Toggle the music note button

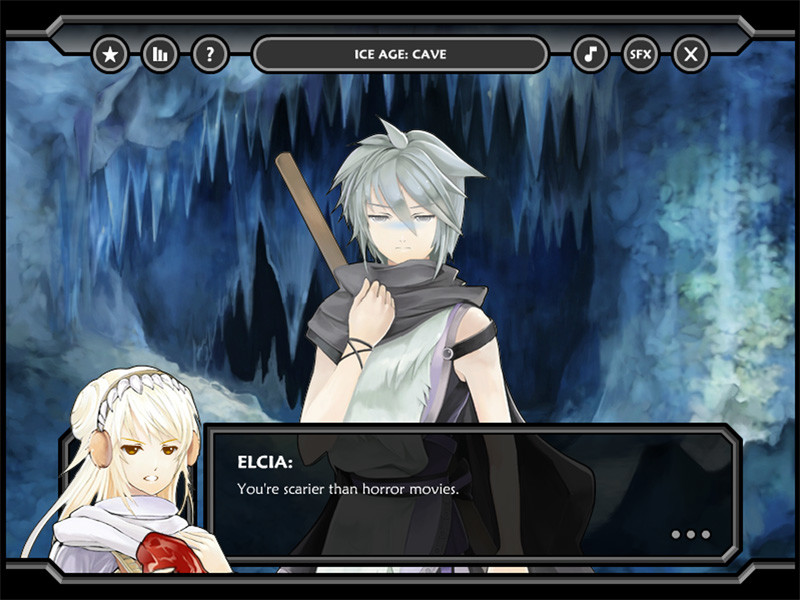[x=590, y=54]
